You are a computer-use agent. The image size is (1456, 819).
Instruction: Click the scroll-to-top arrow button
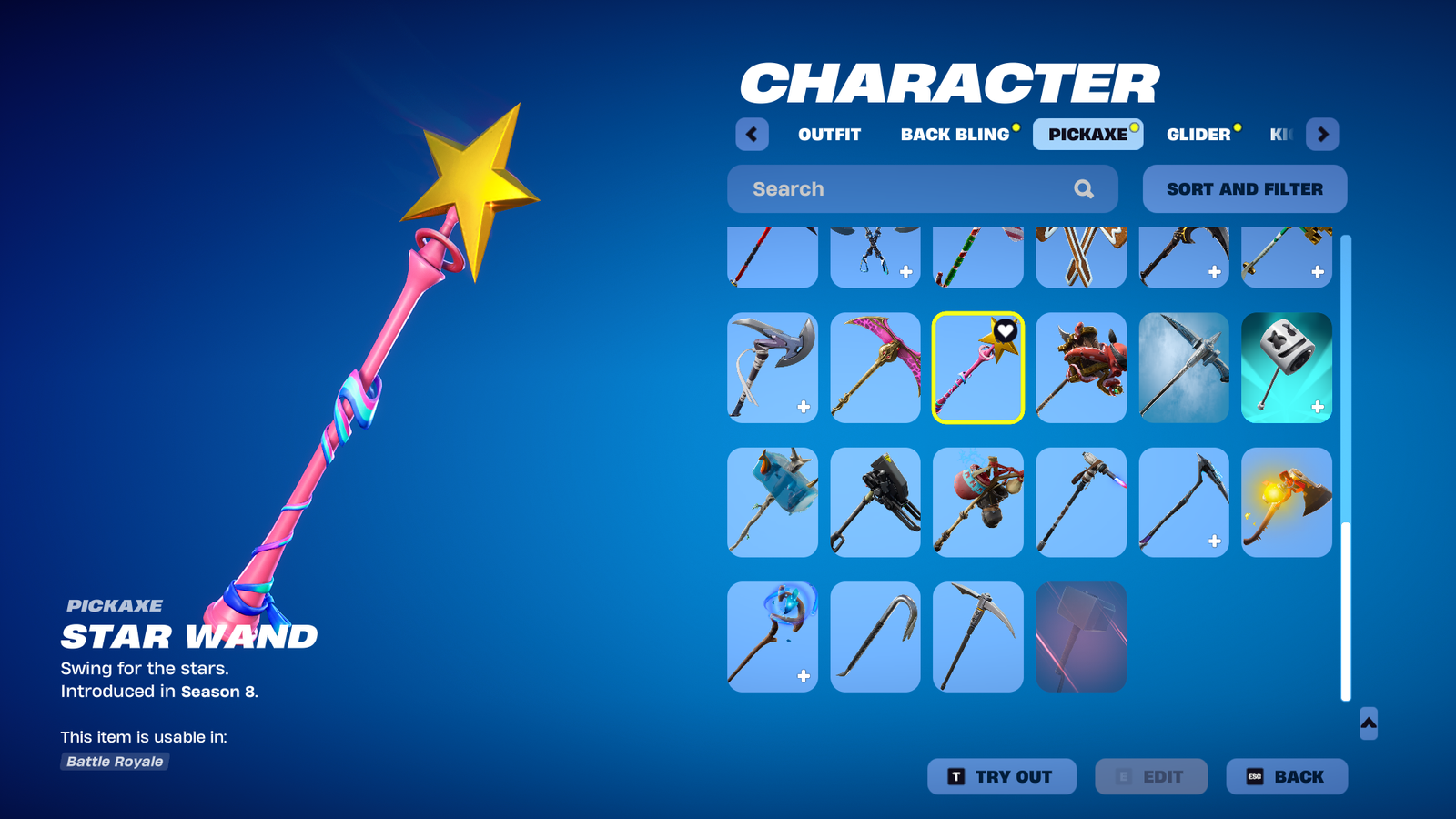coord(1368,723)
